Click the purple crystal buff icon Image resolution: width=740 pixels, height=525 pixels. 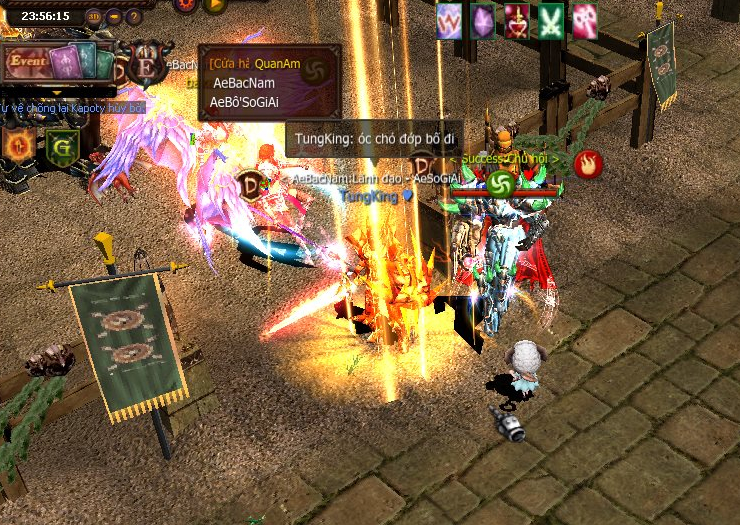coord(483,21)
